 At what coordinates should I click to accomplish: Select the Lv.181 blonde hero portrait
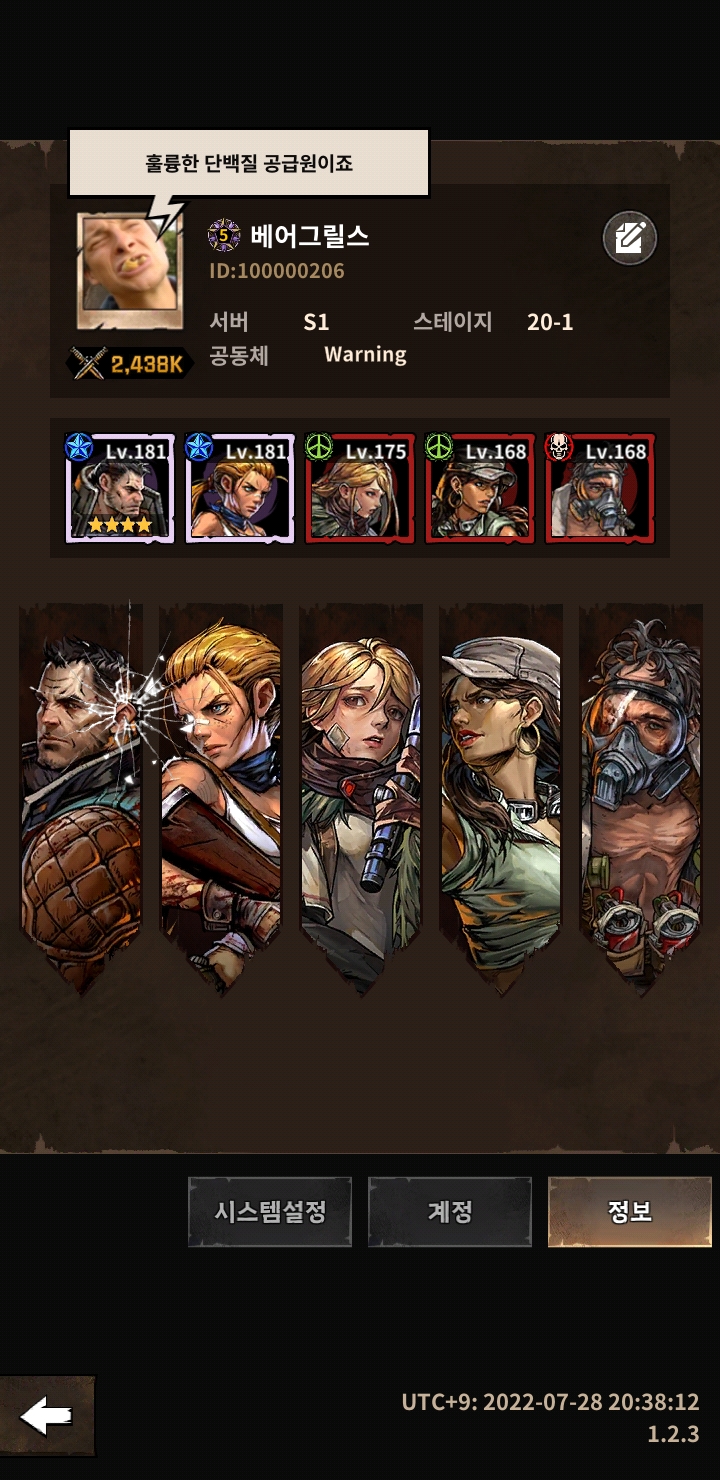[240, 488]
